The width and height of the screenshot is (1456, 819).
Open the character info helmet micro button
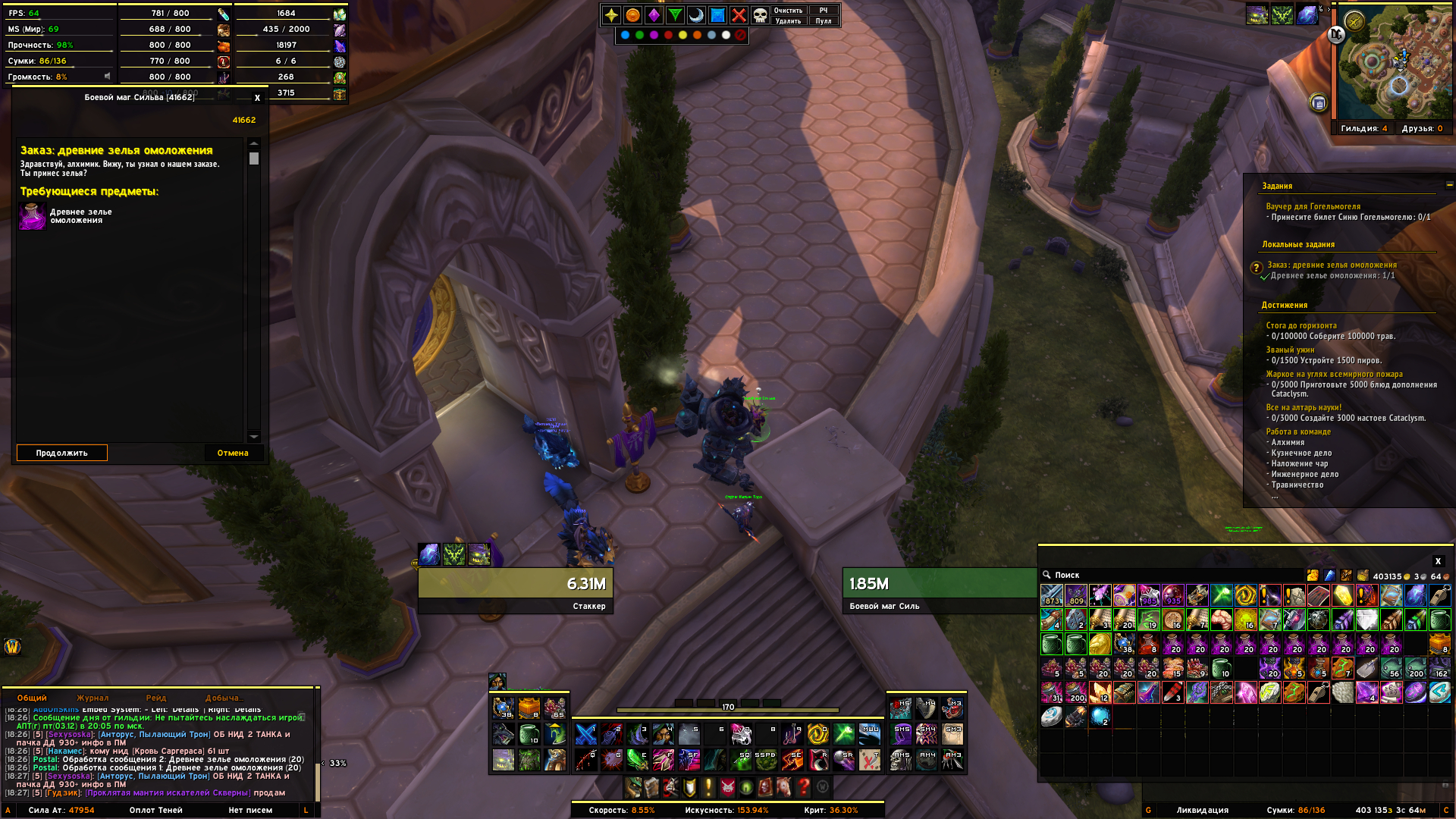tap(633, 787)
